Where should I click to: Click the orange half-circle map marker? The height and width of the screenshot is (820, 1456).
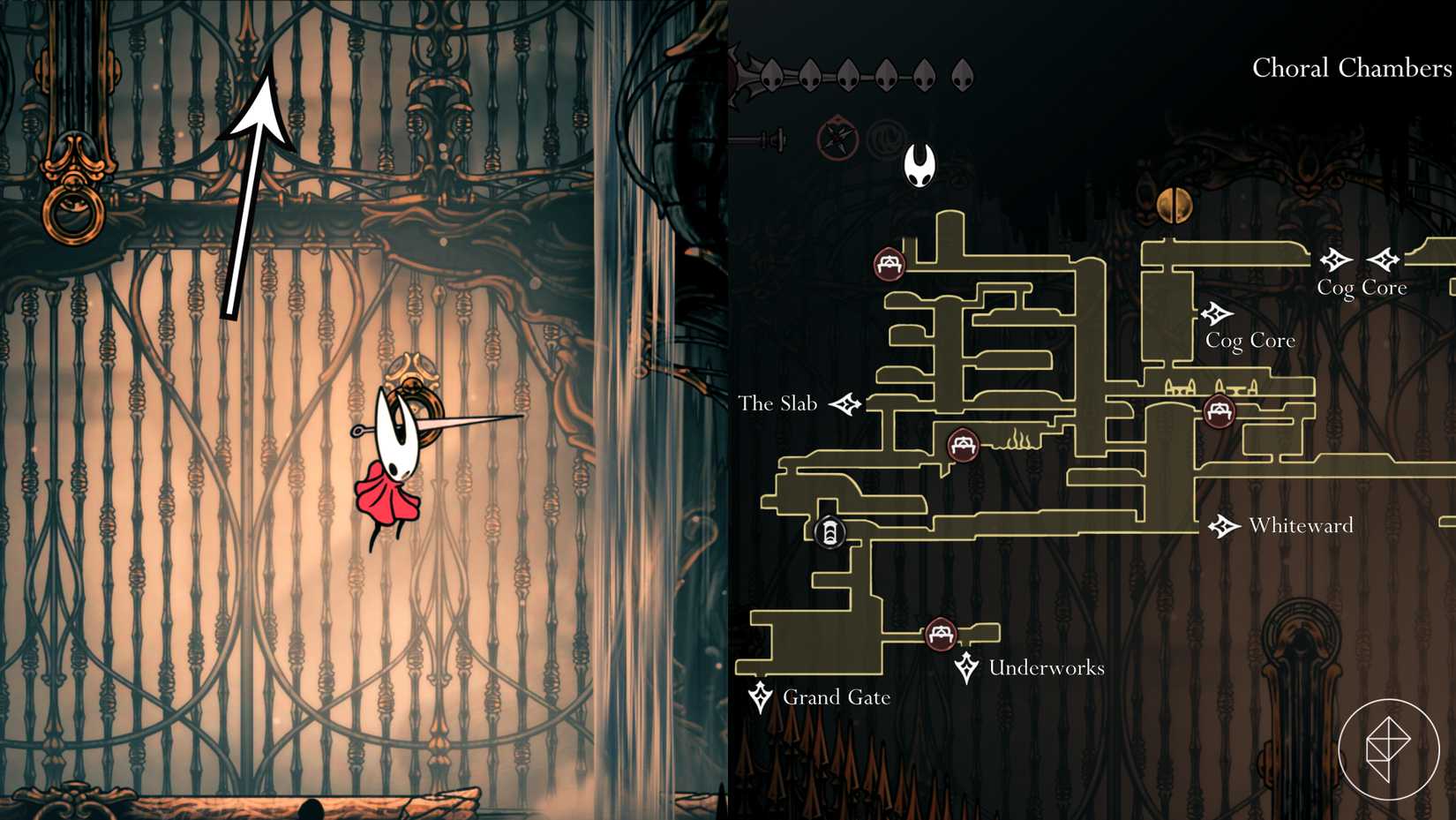[1174, 206]
